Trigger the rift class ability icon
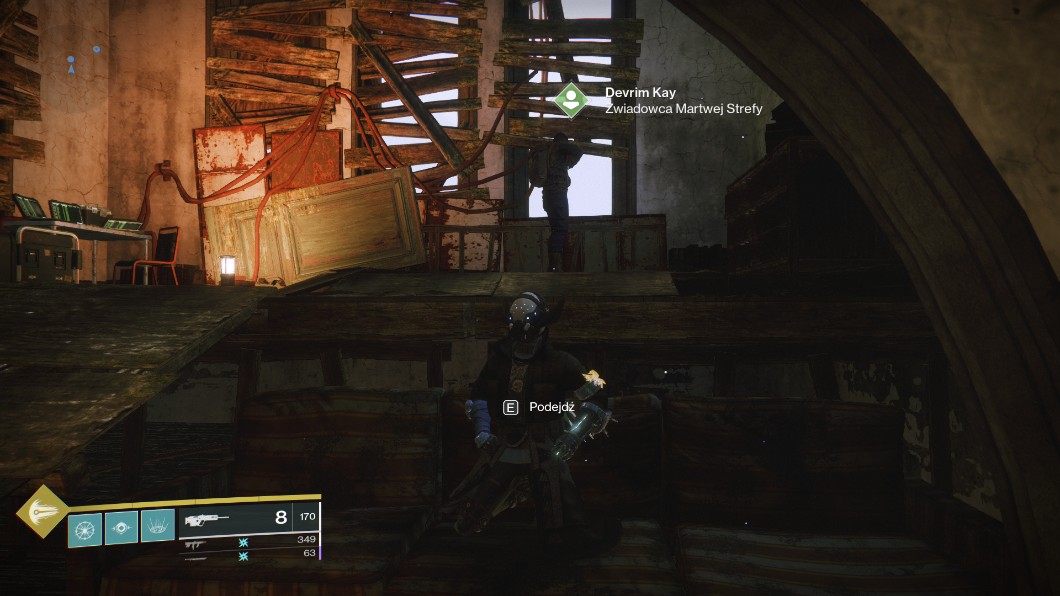 pos(158,526)
